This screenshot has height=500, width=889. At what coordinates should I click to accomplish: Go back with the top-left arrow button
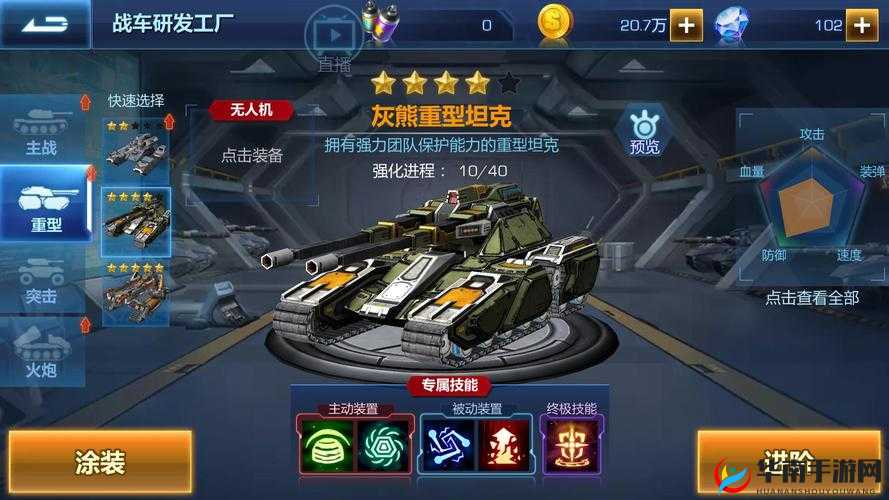click(43, 24)
